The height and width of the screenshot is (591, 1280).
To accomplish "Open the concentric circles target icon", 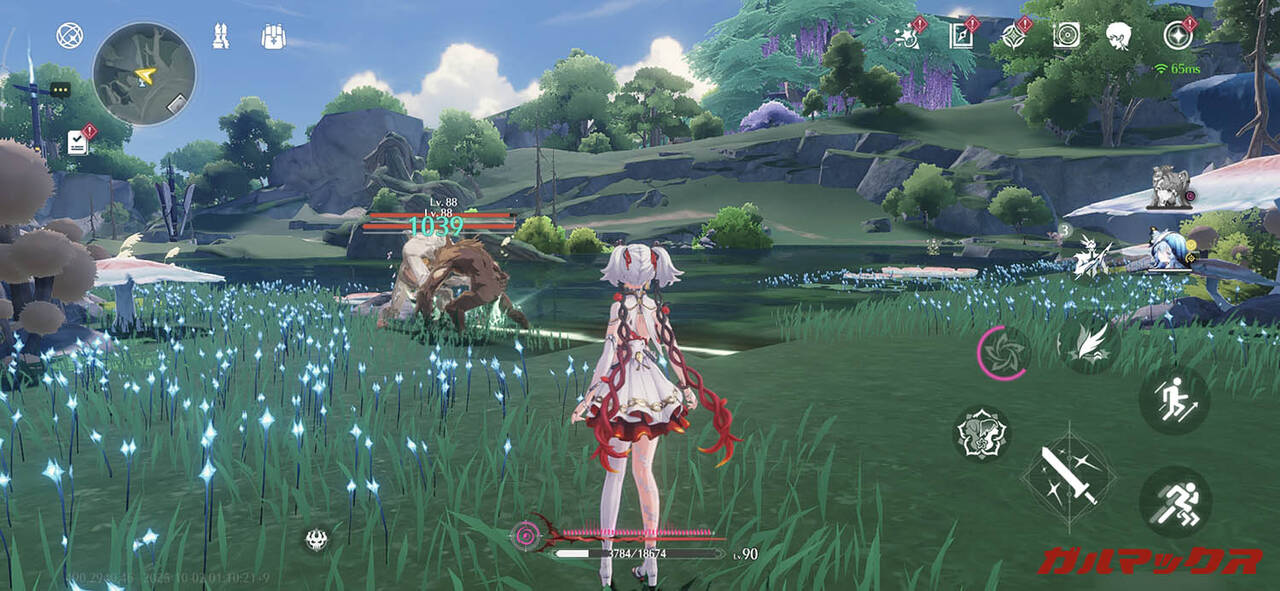I will pos(1066,36).
